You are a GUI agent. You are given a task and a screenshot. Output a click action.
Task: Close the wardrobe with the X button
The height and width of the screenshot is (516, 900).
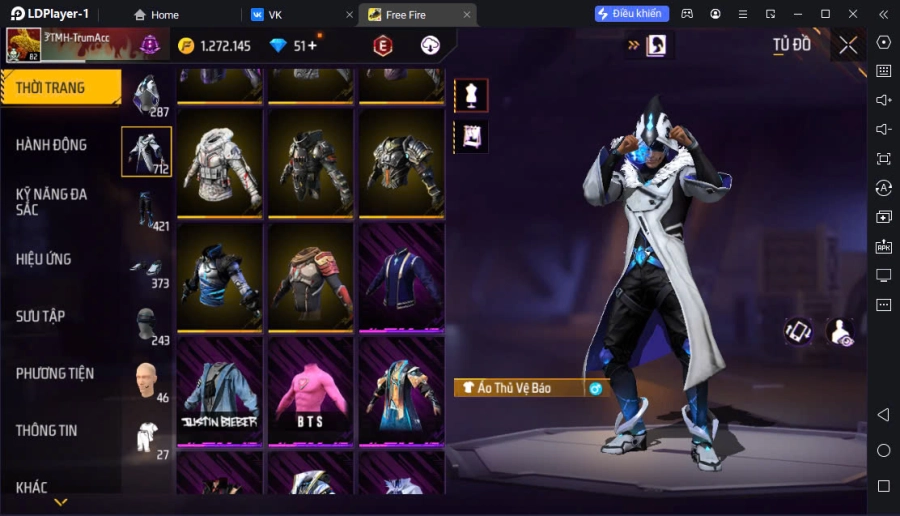(848, 45)
